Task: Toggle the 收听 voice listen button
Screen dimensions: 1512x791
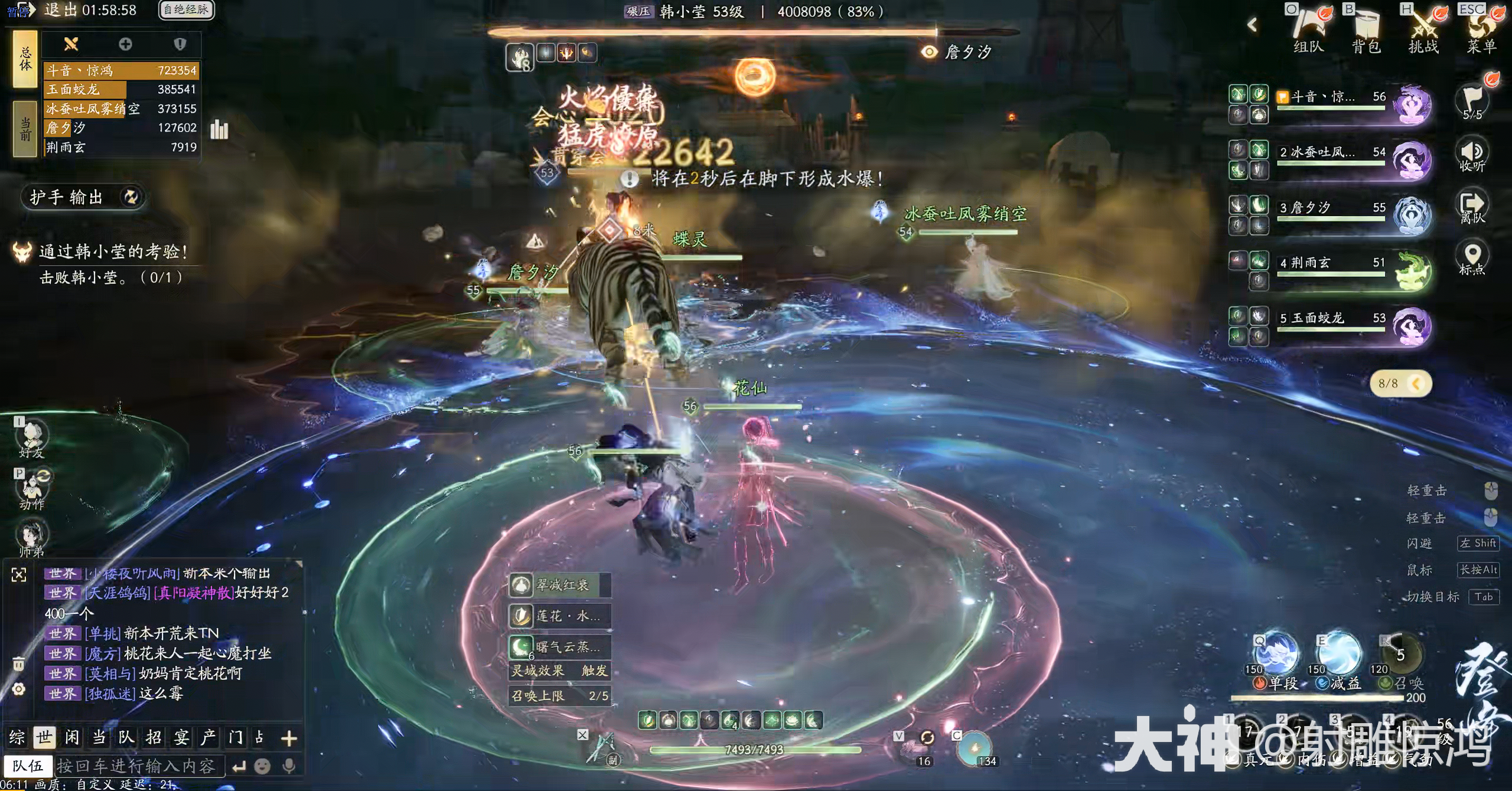Action: [x=1472, y=156]
